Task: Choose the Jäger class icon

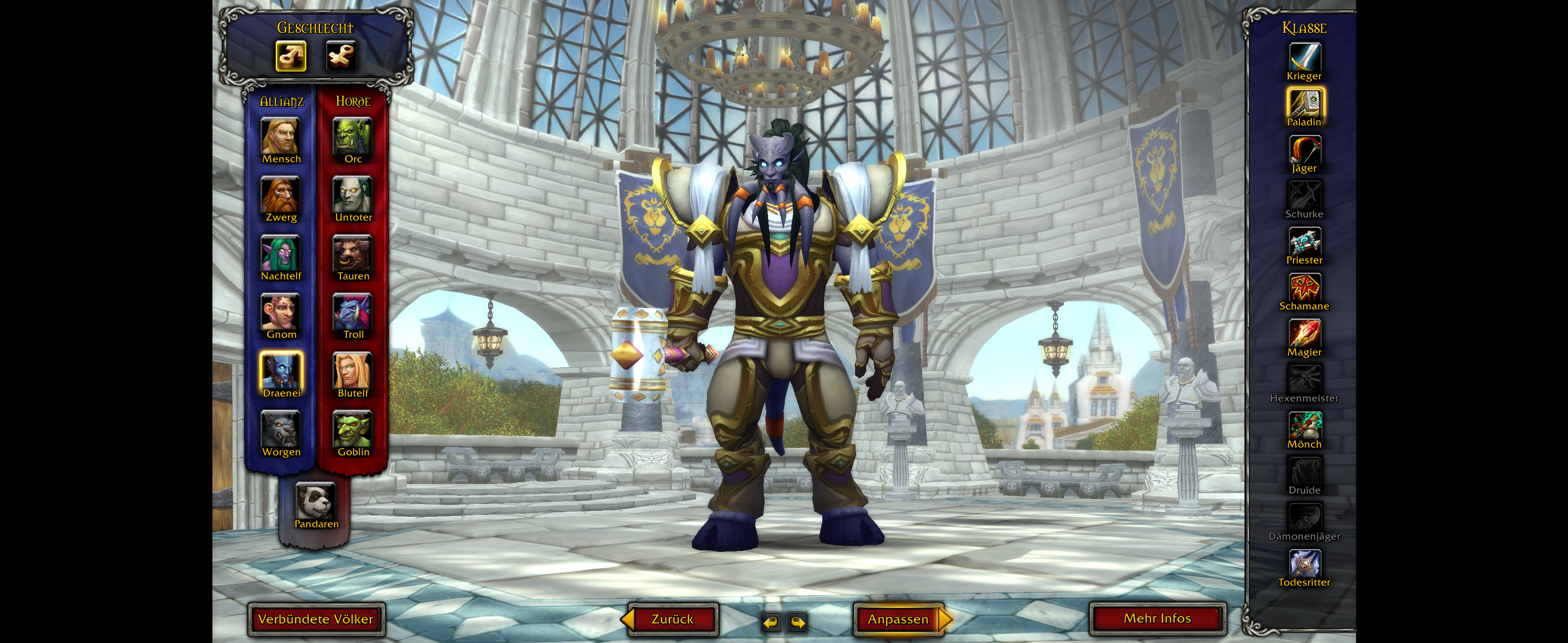Action: (x=1304, y=149)
